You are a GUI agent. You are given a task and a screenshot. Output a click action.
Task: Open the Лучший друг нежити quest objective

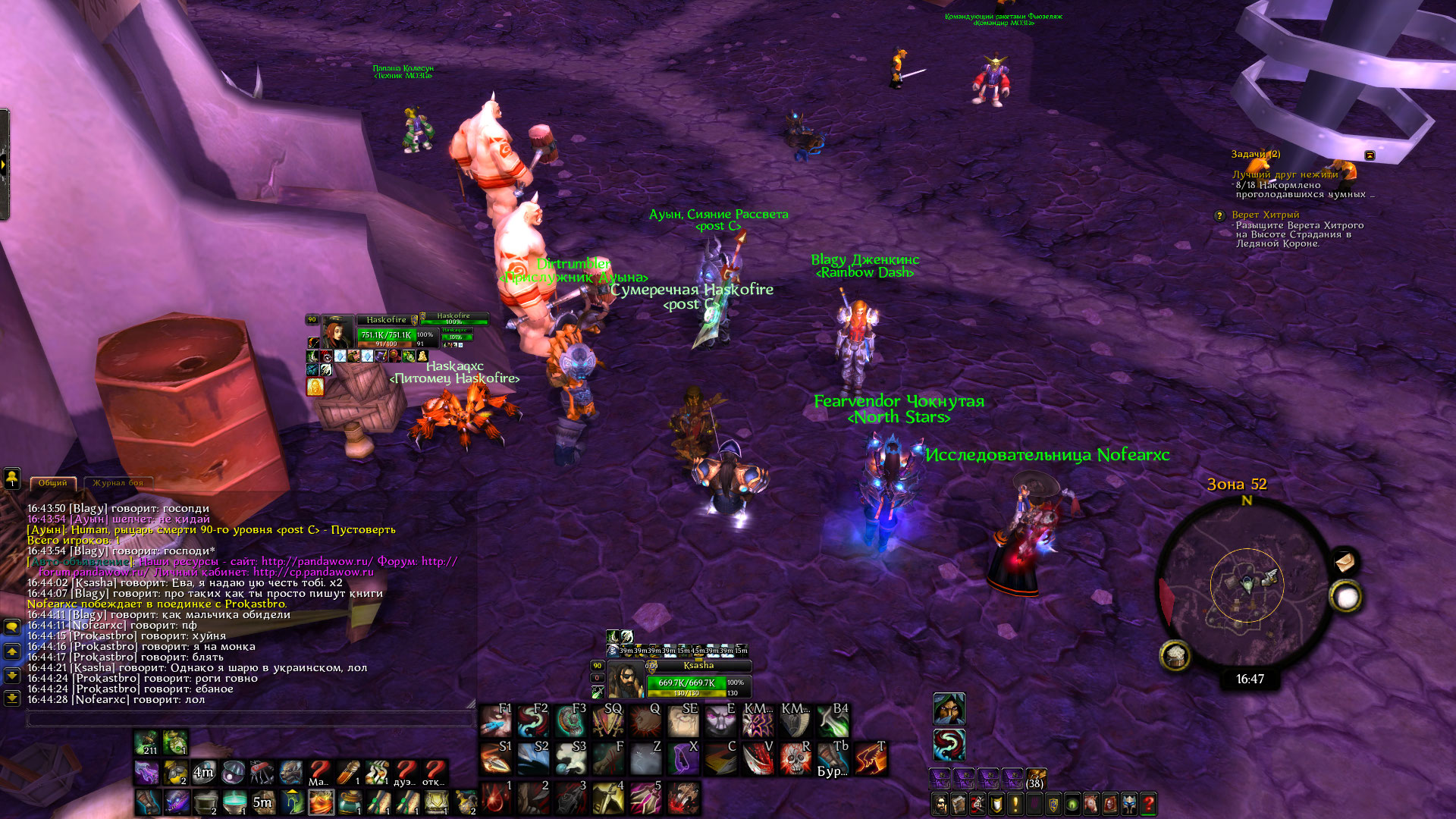pyautogui.click(x=1285, y=174)
